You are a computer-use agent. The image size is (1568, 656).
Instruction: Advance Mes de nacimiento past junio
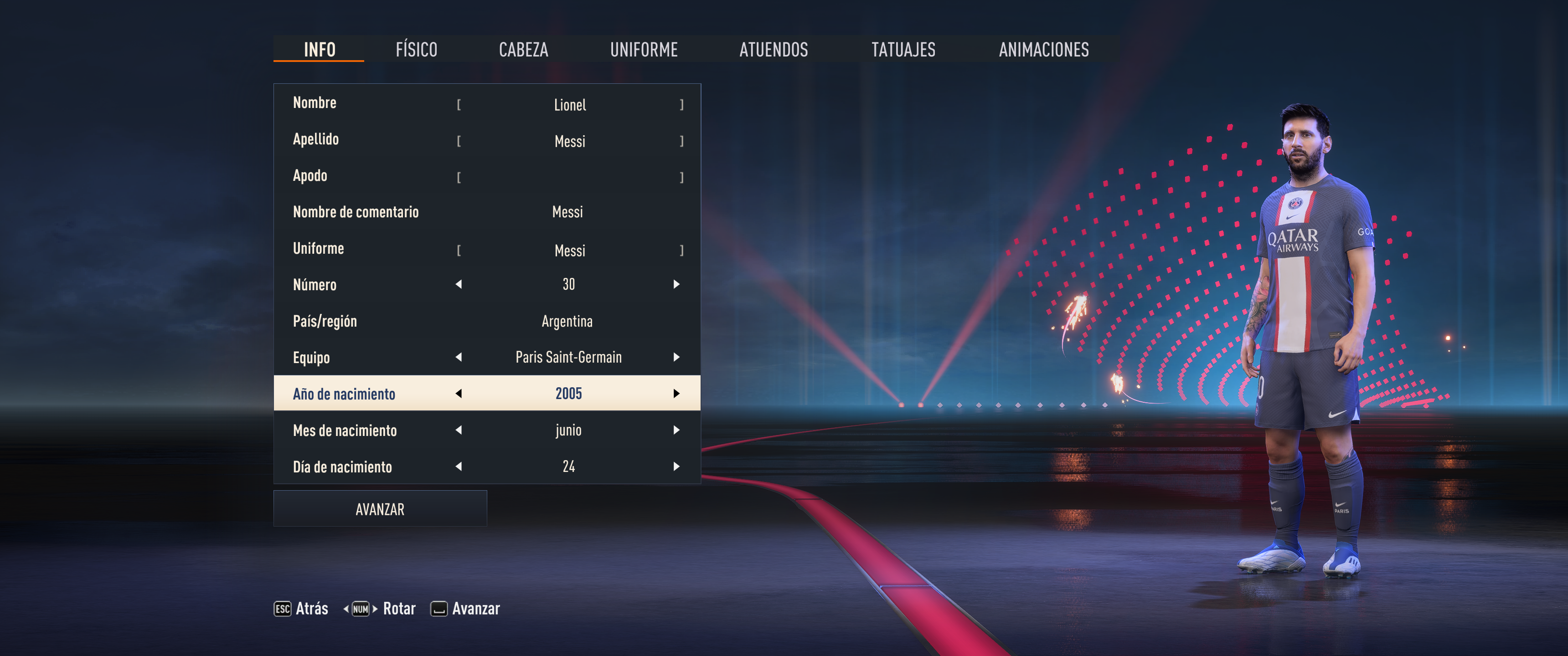click(676, 430)
